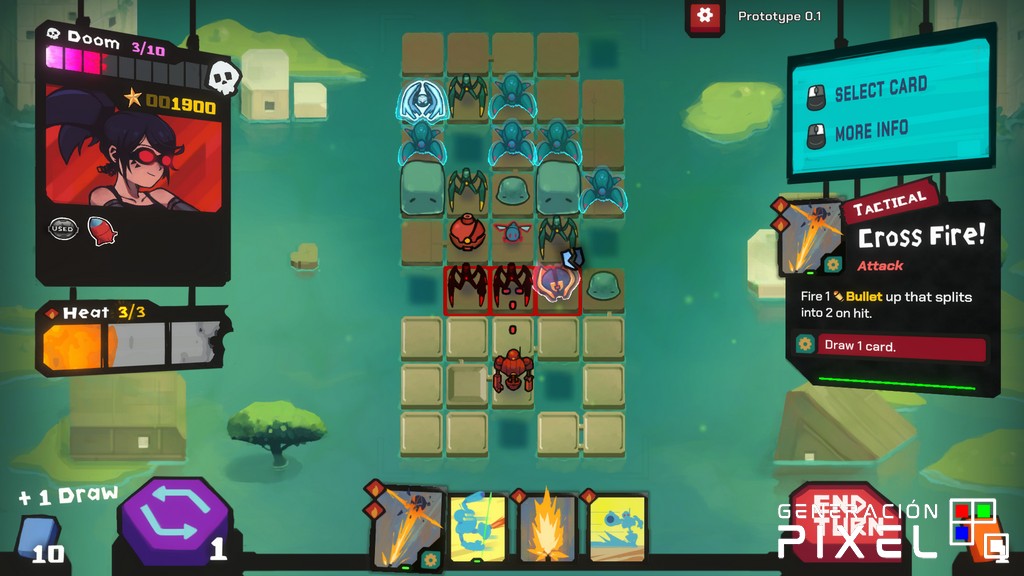Click the blue draw deck pile

tap(38, 537)
